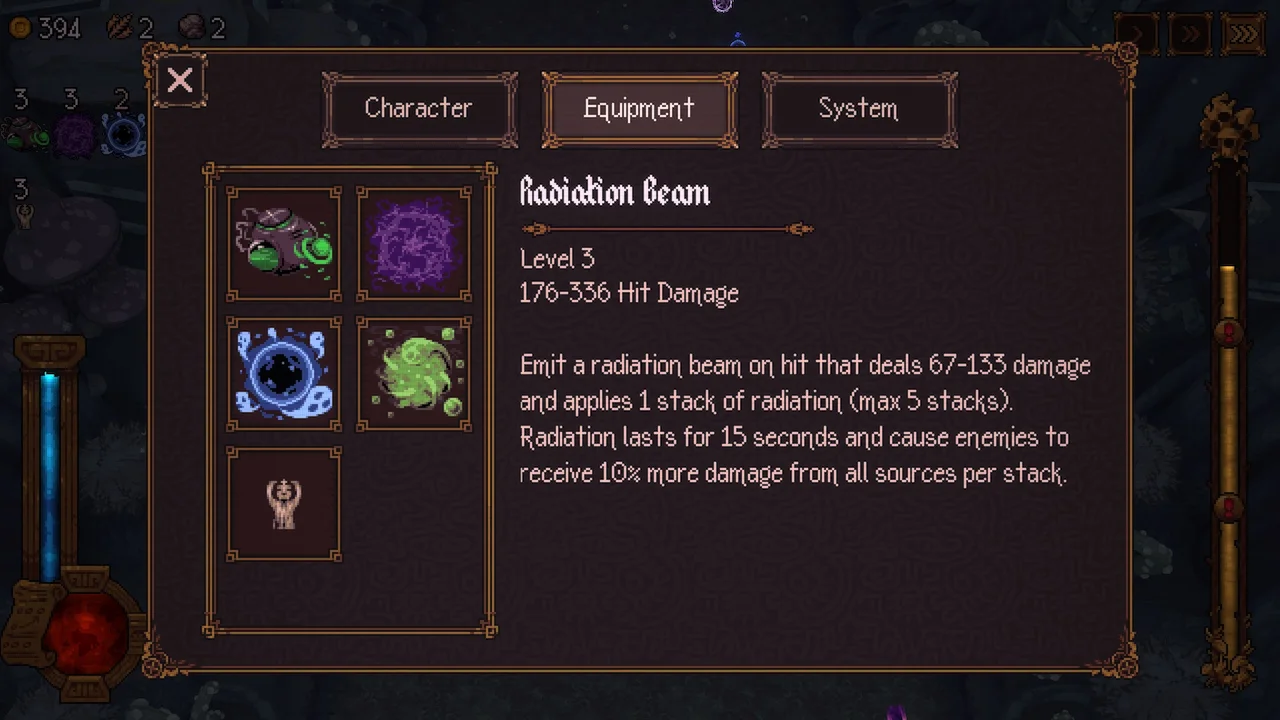1280x720 pixels.
Task: Set game speed to triple arrows
Action: [x=1243, y=34]
